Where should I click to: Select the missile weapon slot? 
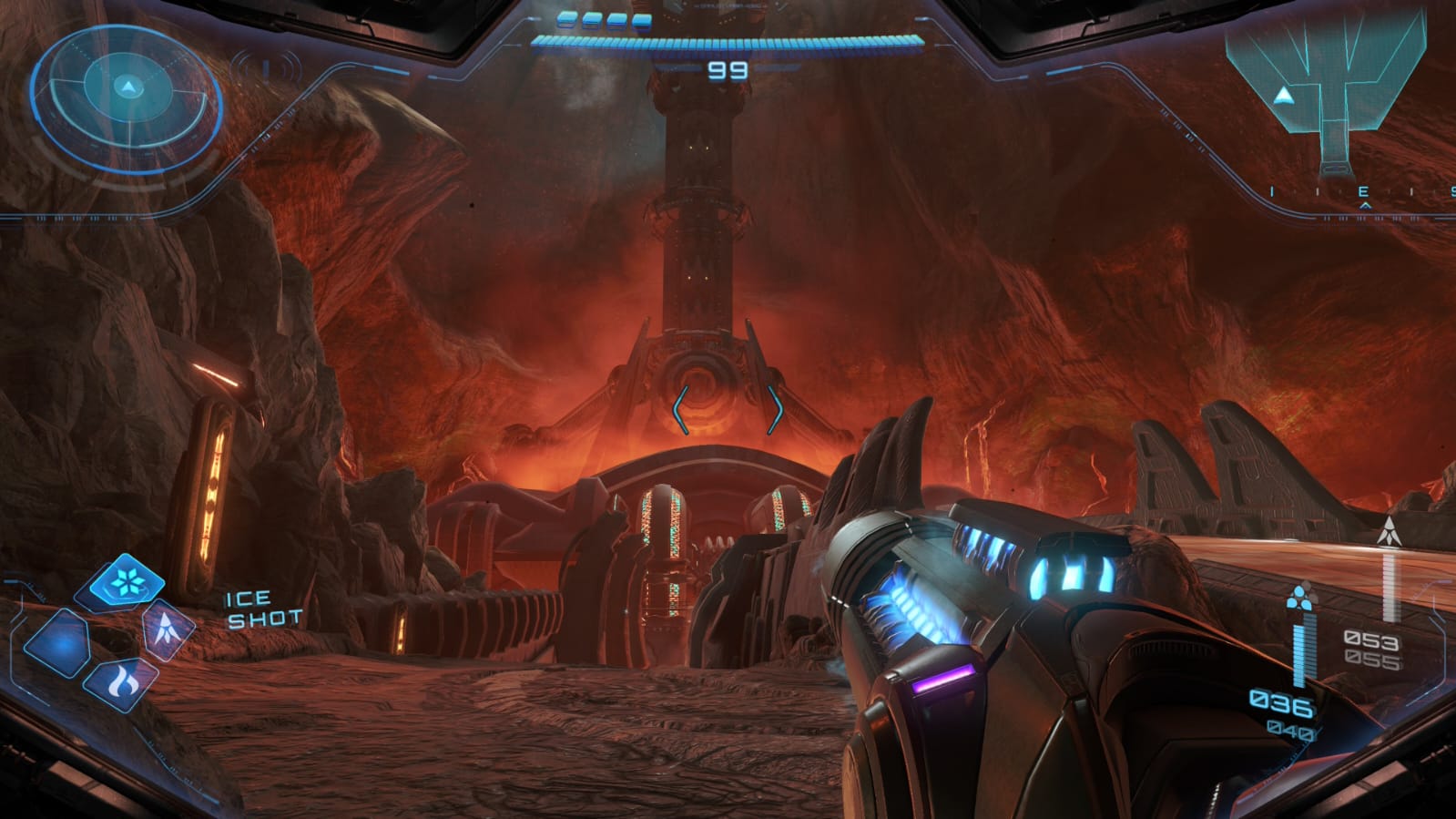[168, 629]
